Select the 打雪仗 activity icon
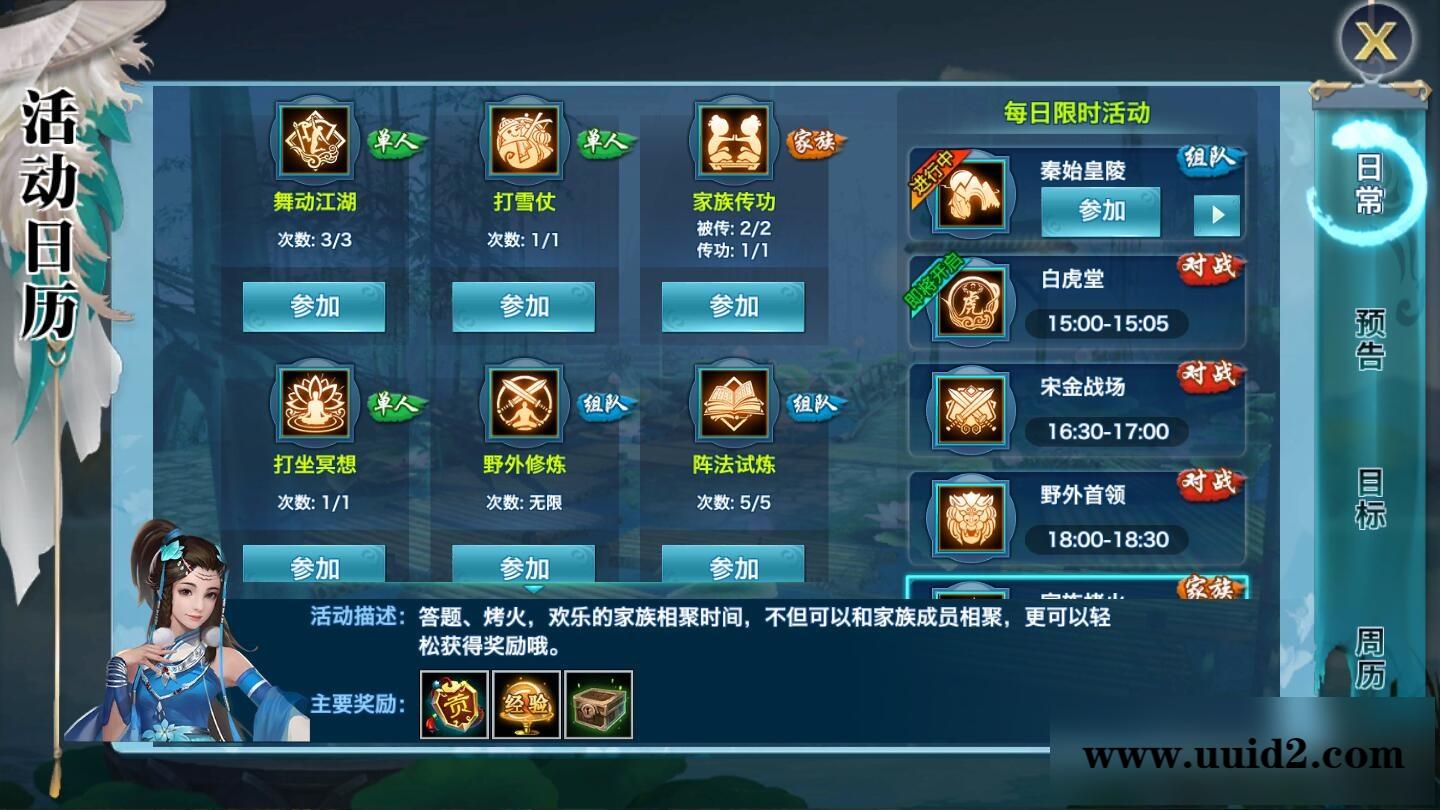The width and height of the screenshot is (1440, 810). click(x=524, y=138)
